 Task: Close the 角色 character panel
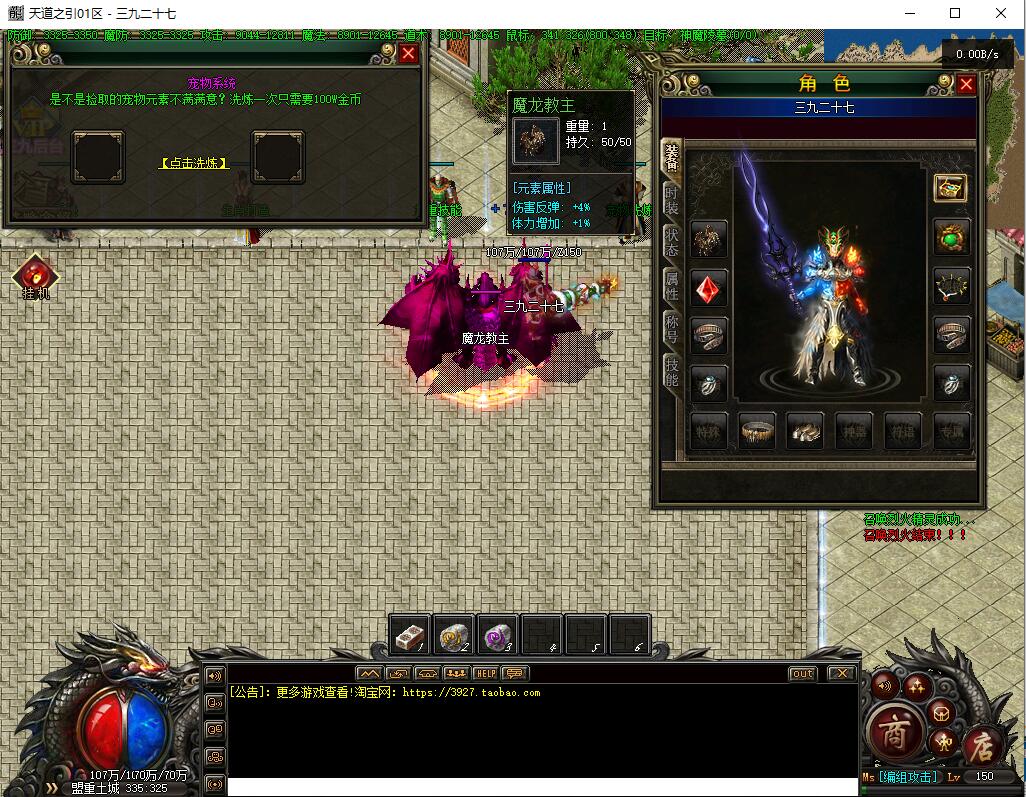(x=966, y=85)
